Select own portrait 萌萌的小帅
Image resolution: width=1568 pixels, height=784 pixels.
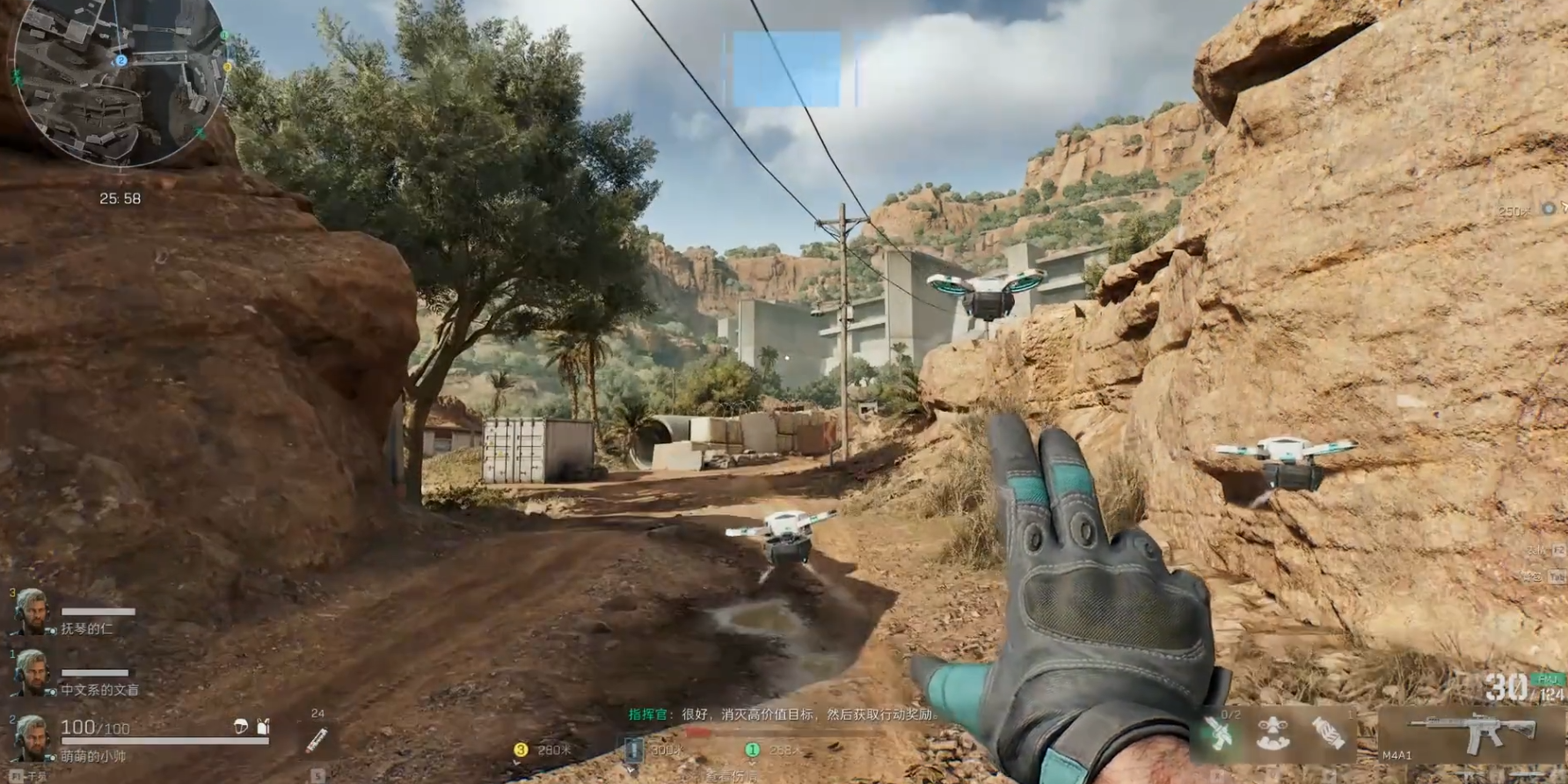tap(30, 737)
